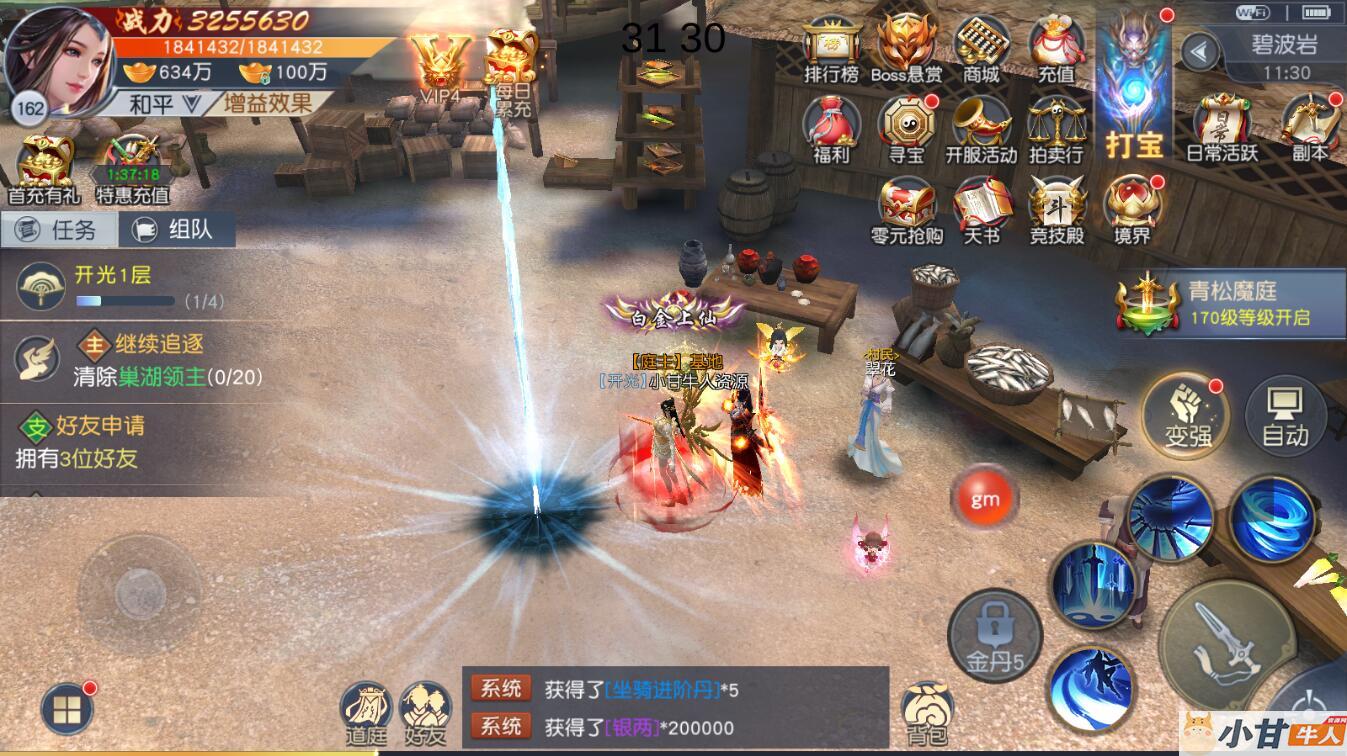Open the player portrait character sheet
The image size is (1347, 756).
point(57,57)
